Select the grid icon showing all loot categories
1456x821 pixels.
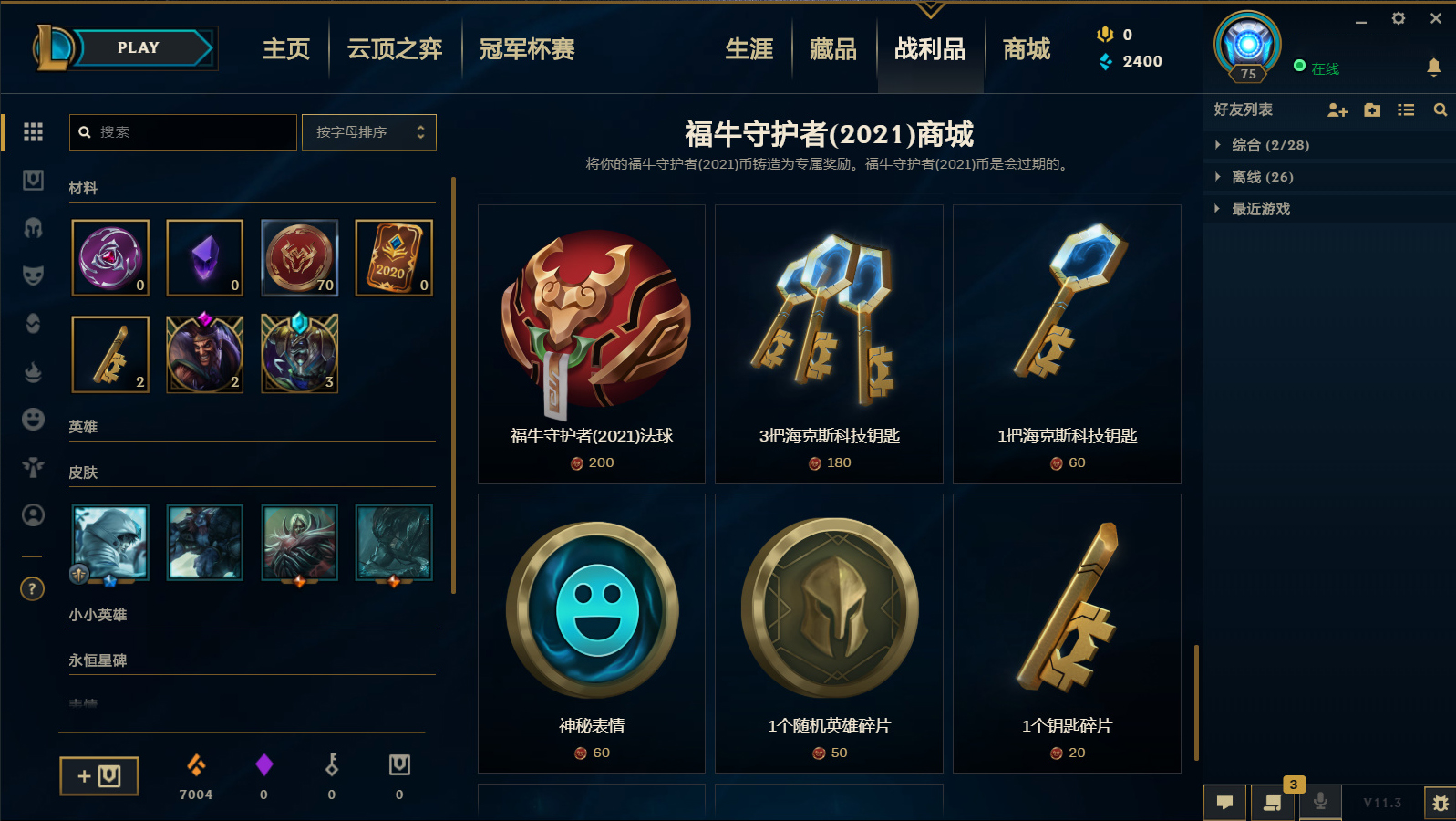click(x=33, y=132)
